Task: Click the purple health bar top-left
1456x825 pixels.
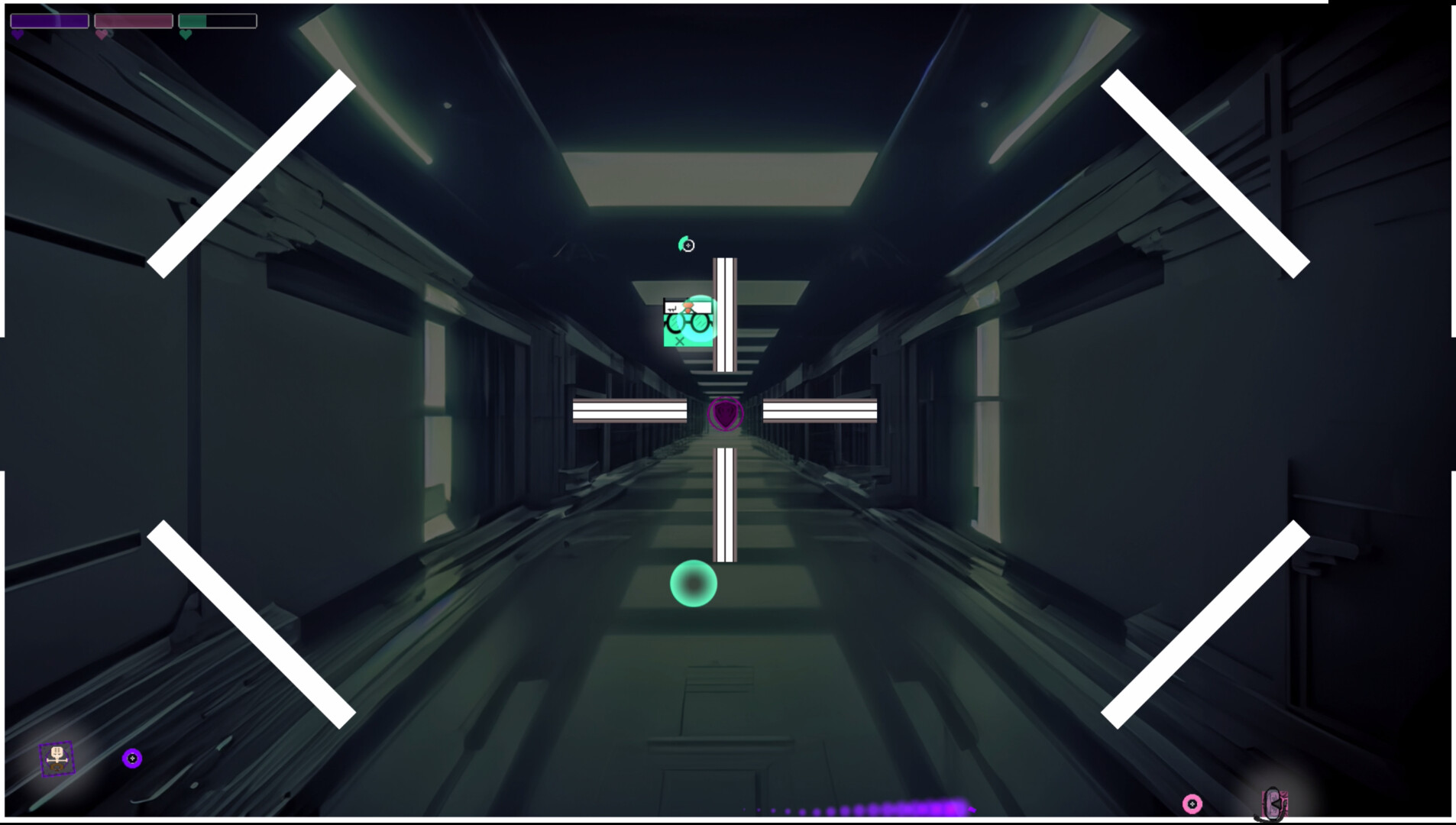Action: click(x=50, y=21)
